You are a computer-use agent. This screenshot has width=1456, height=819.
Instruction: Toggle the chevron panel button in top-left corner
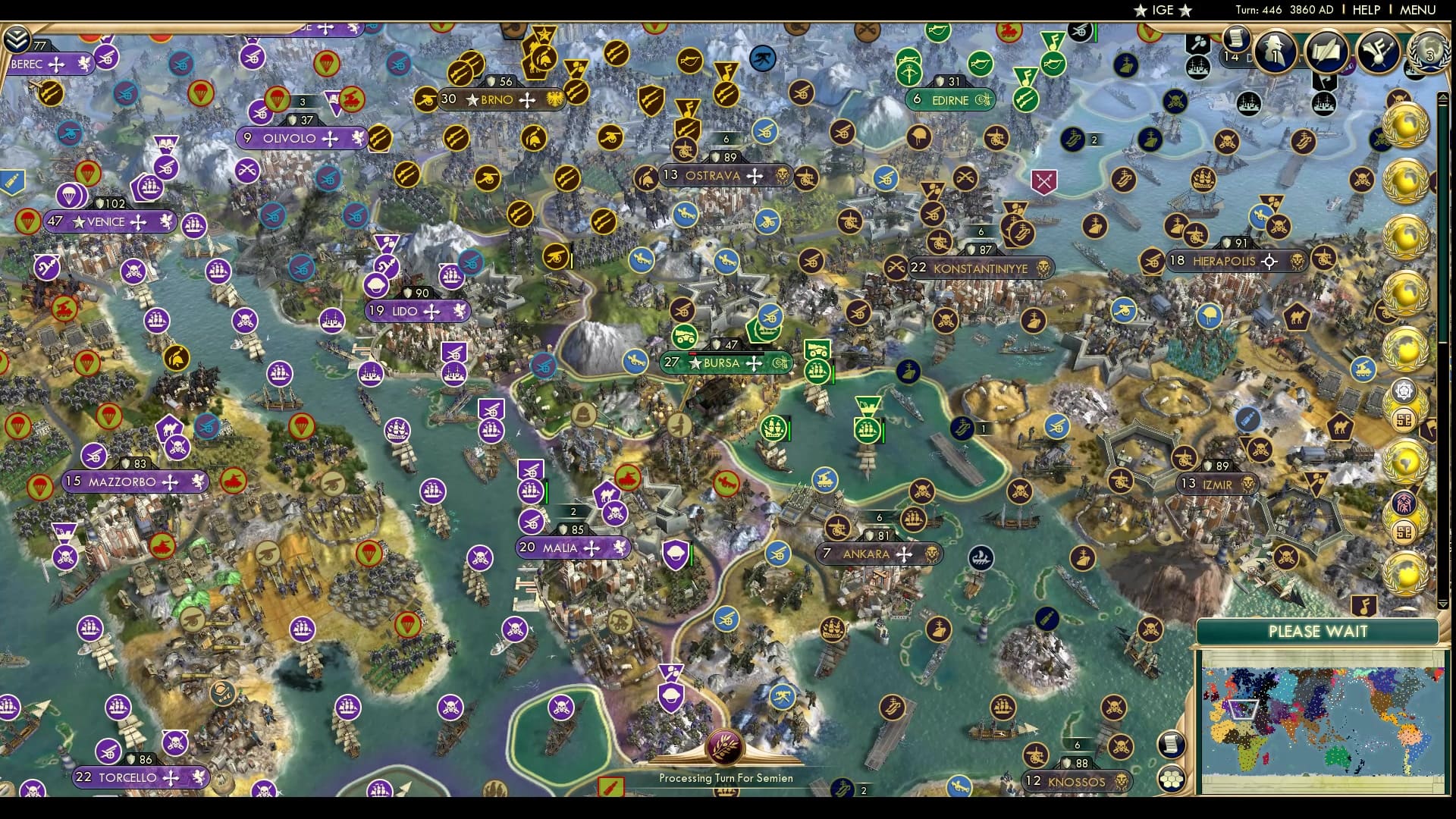click(x=16, y=38)
